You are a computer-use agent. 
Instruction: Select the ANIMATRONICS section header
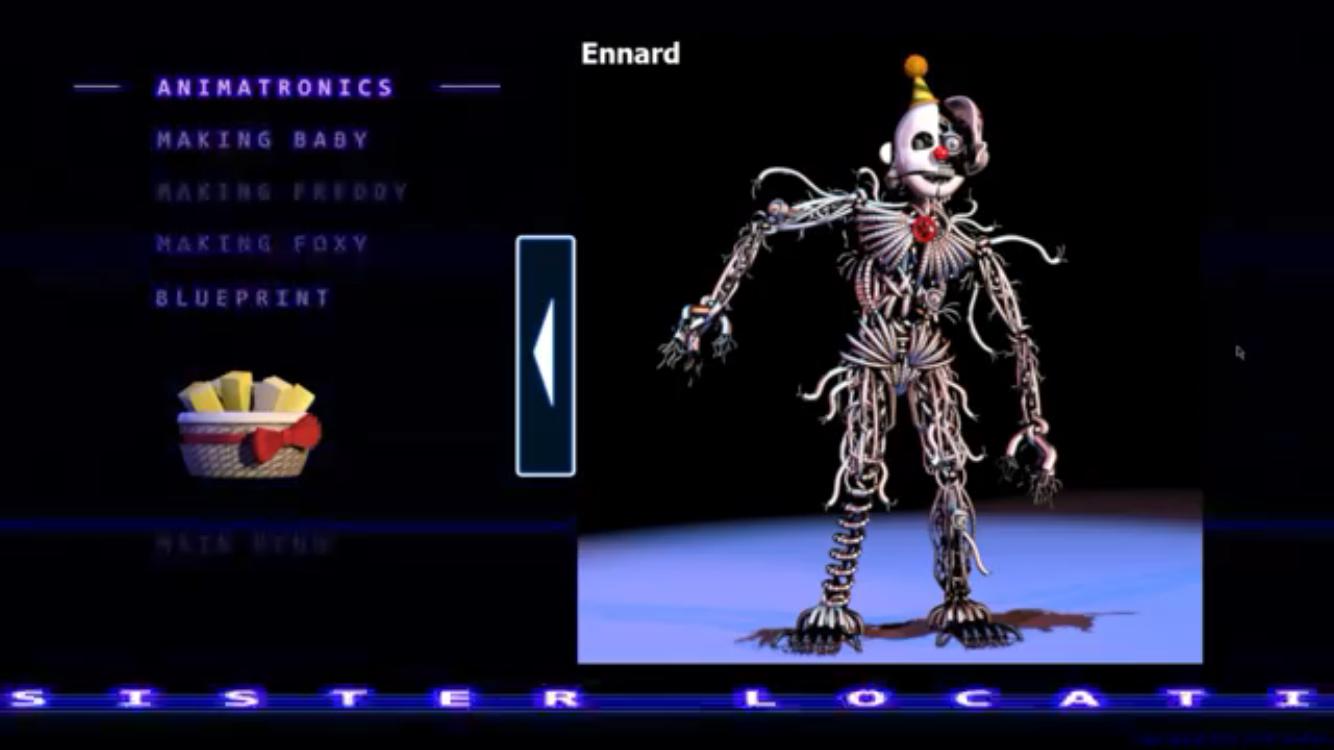coord(273,87)
